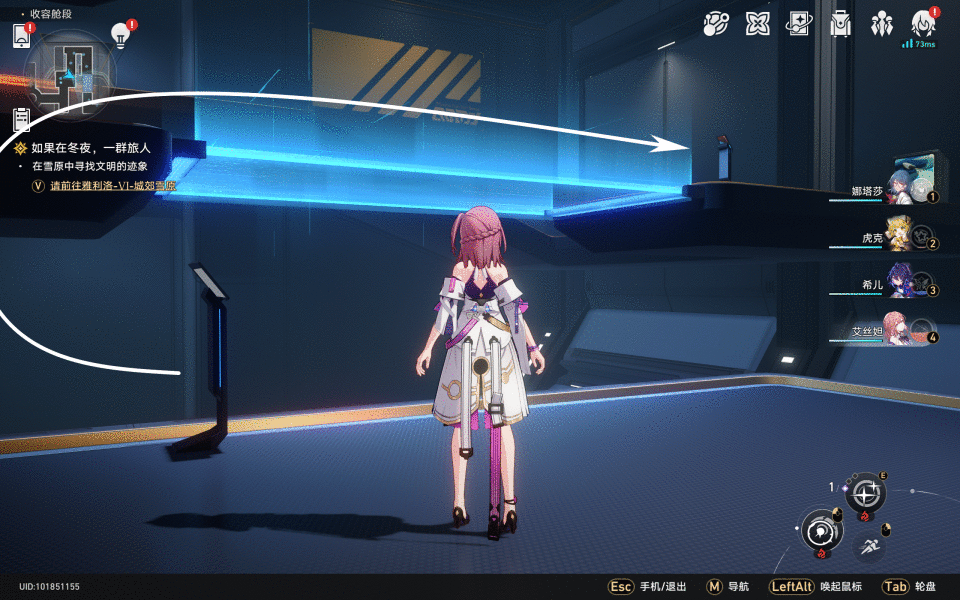The image size is (960, 600).
Task: Open the four-petal flower icon menu
Action: (x=758, y=24)
